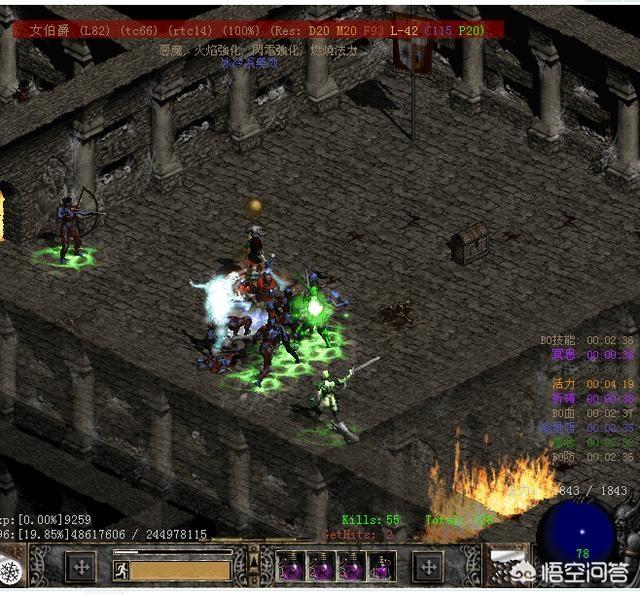
Task: Open the right-click skill selector icon
Action: tap(428, 567)
